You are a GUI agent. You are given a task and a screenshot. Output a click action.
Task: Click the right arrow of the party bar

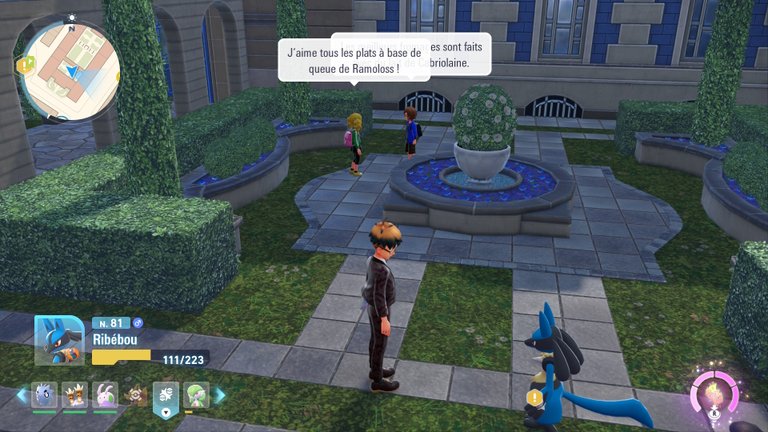coord(219,395)
